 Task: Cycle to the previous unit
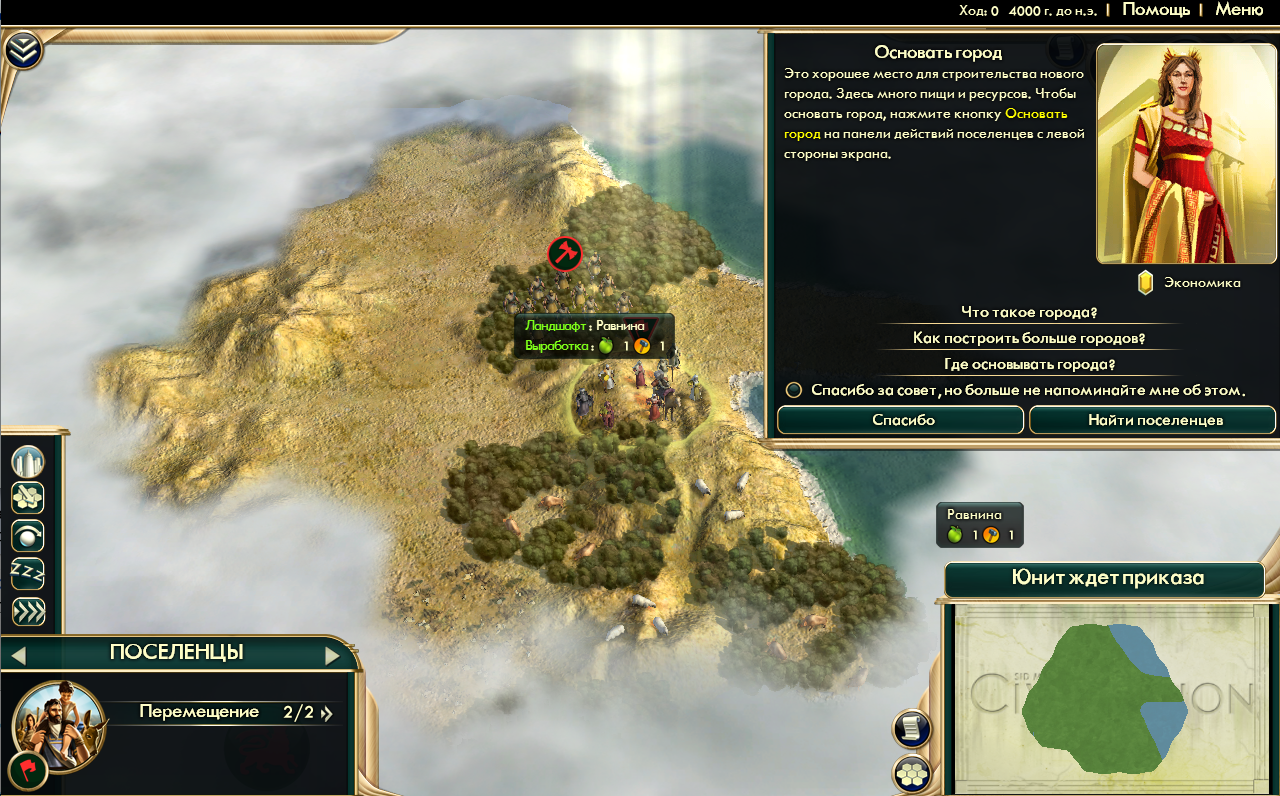[18, 656]
